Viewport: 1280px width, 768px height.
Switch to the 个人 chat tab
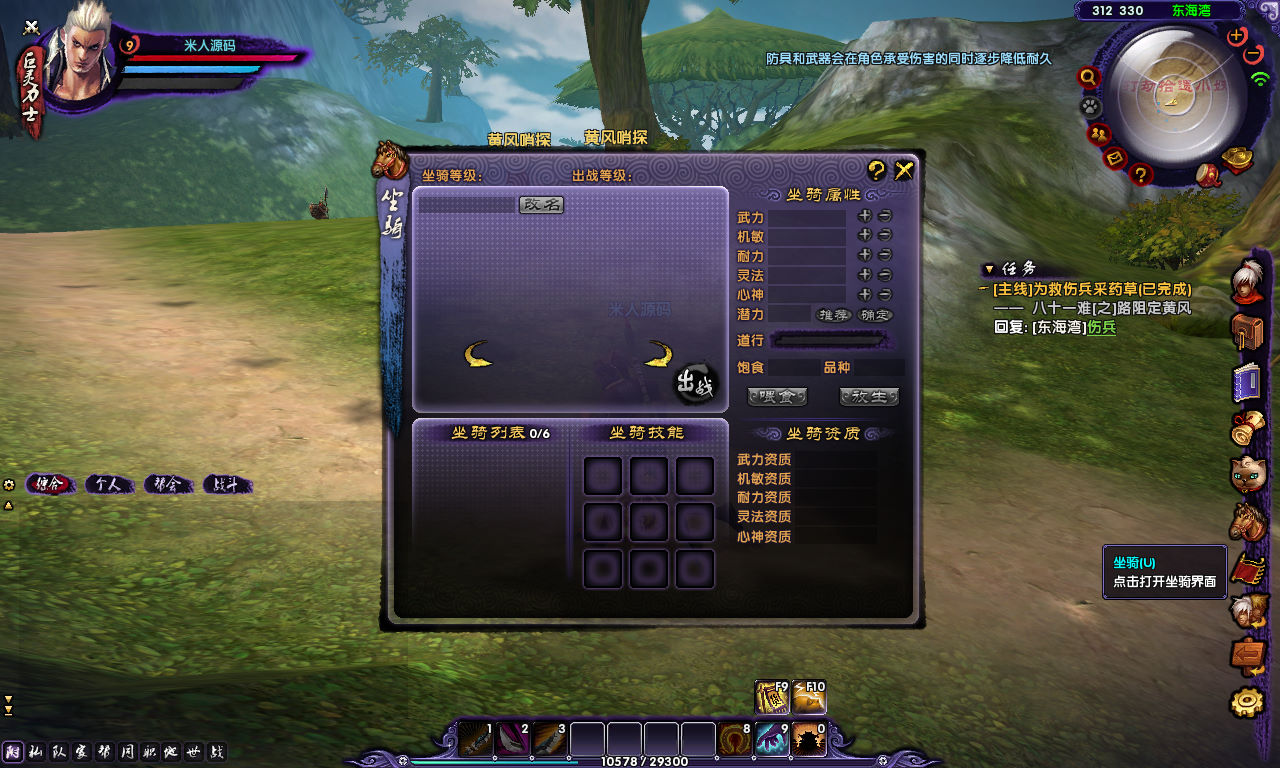coord(108,485)
